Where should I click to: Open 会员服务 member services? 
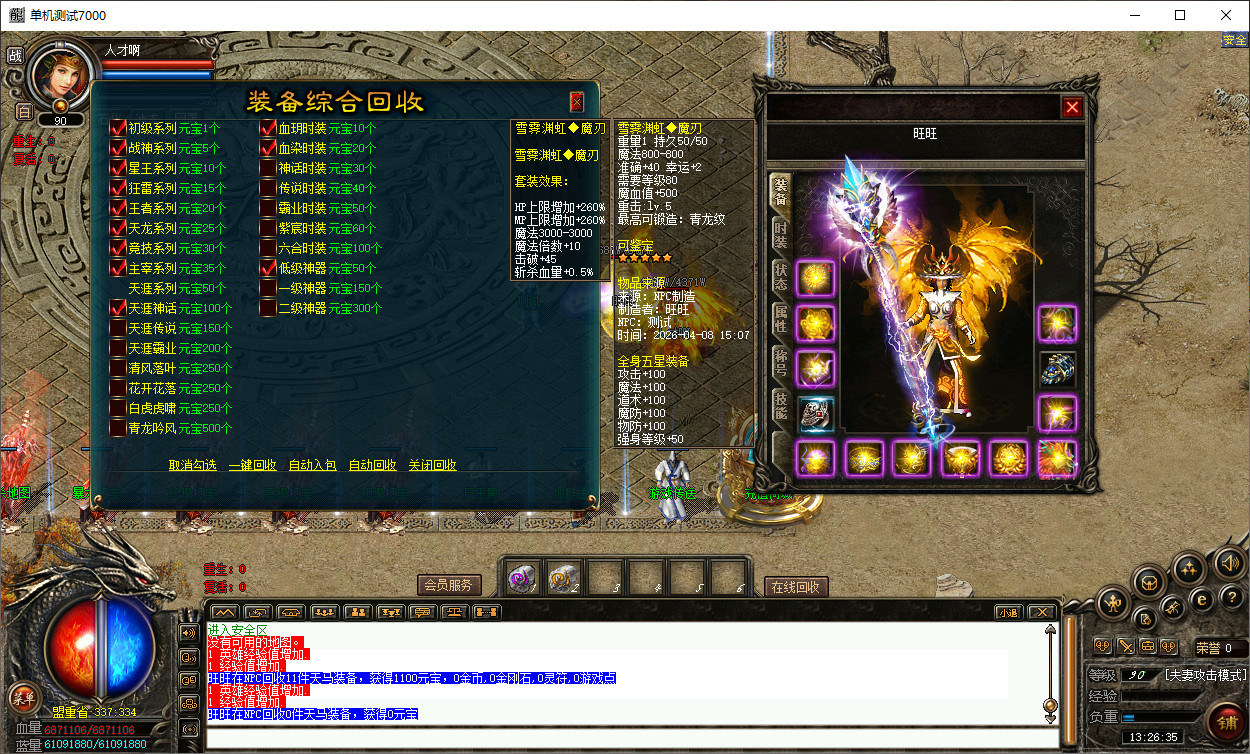(x=449, y=585)
